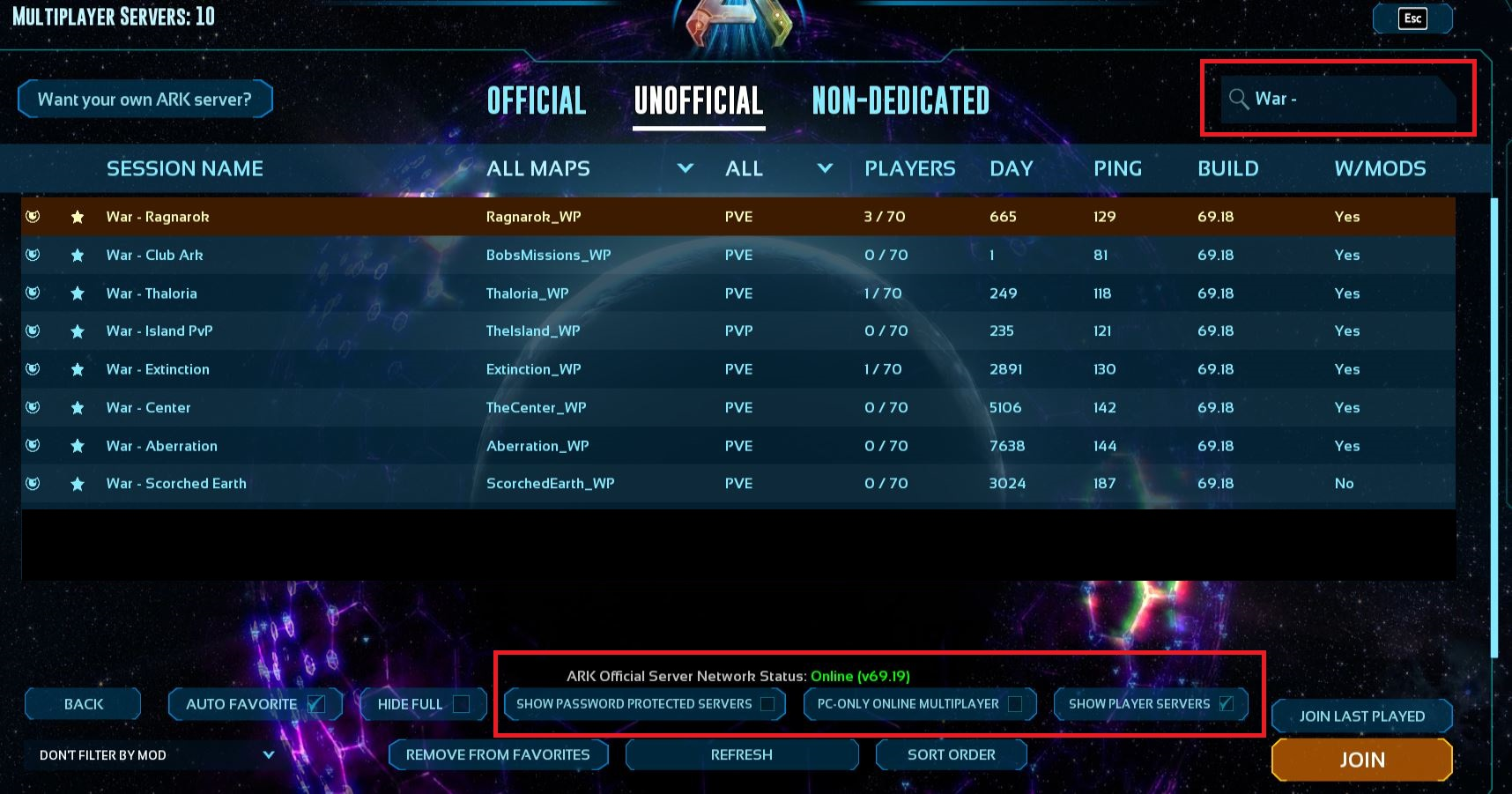This screenshot has width=1512, height=794.
Task: Uncheck the Auto Favorite option
Action: pos(315,703)
